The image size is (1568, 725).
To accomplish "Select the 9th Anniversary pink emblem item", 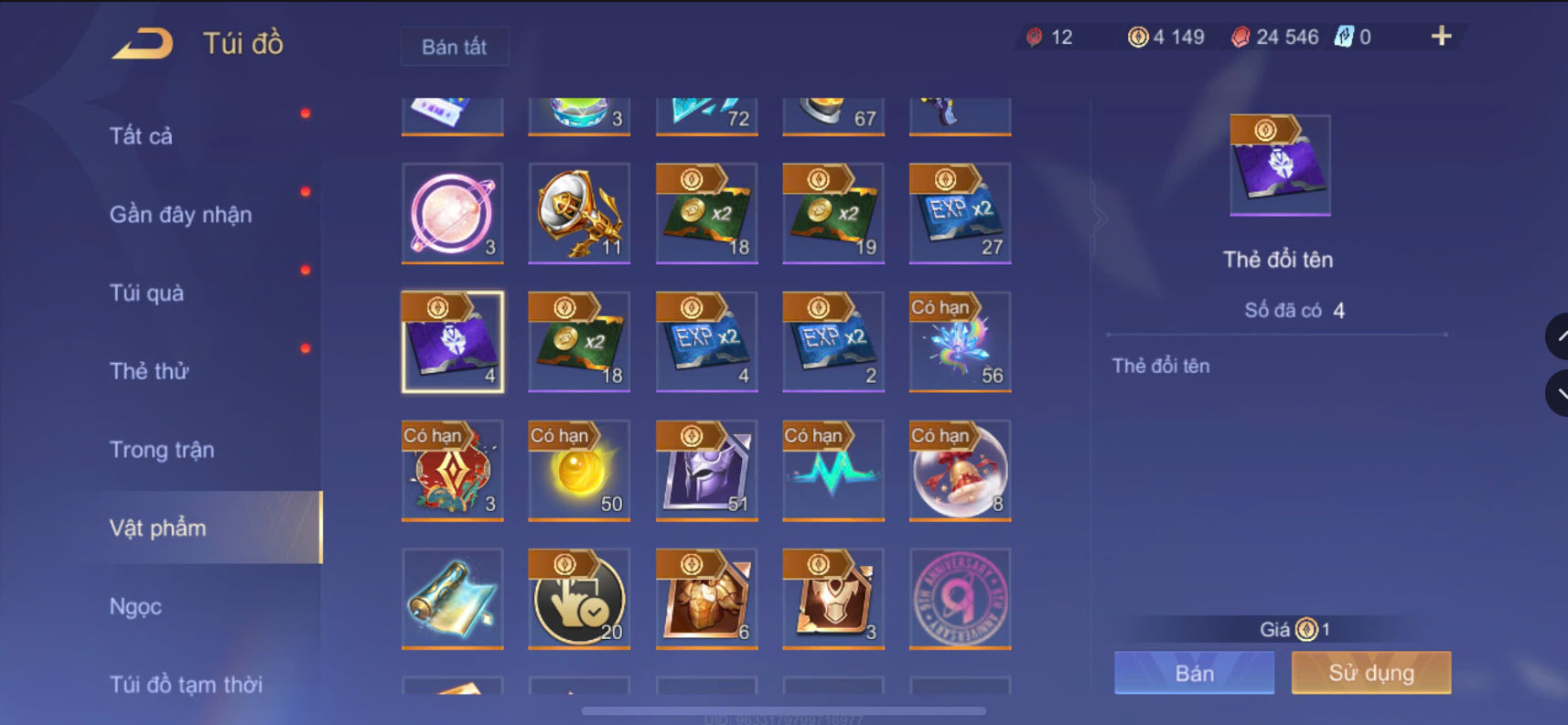I will click(x=959, y=599).
